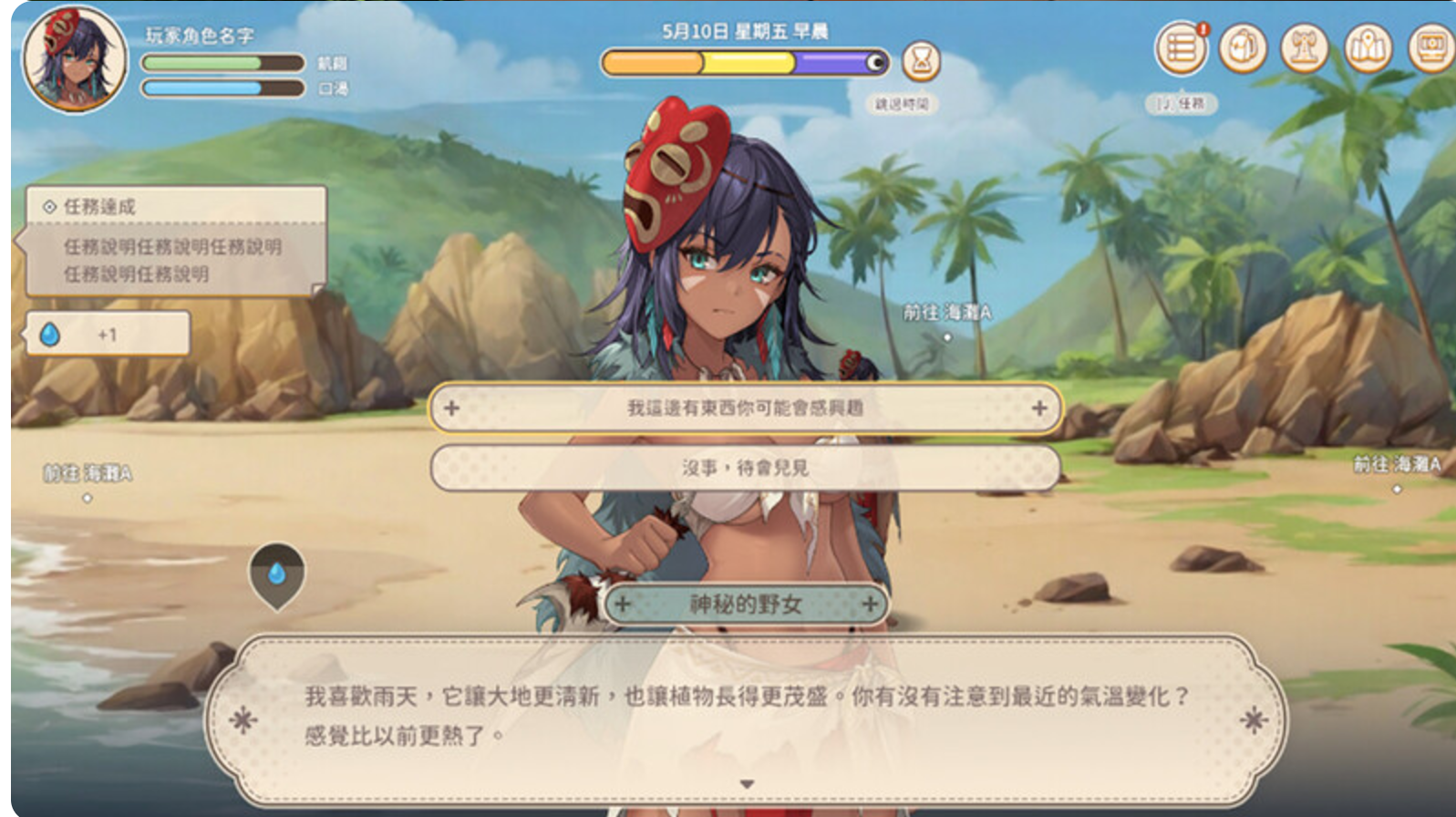1456x817 pixels.
Task: Open the 任務達成 quest notification panel
Action: (x=175, y=241)
